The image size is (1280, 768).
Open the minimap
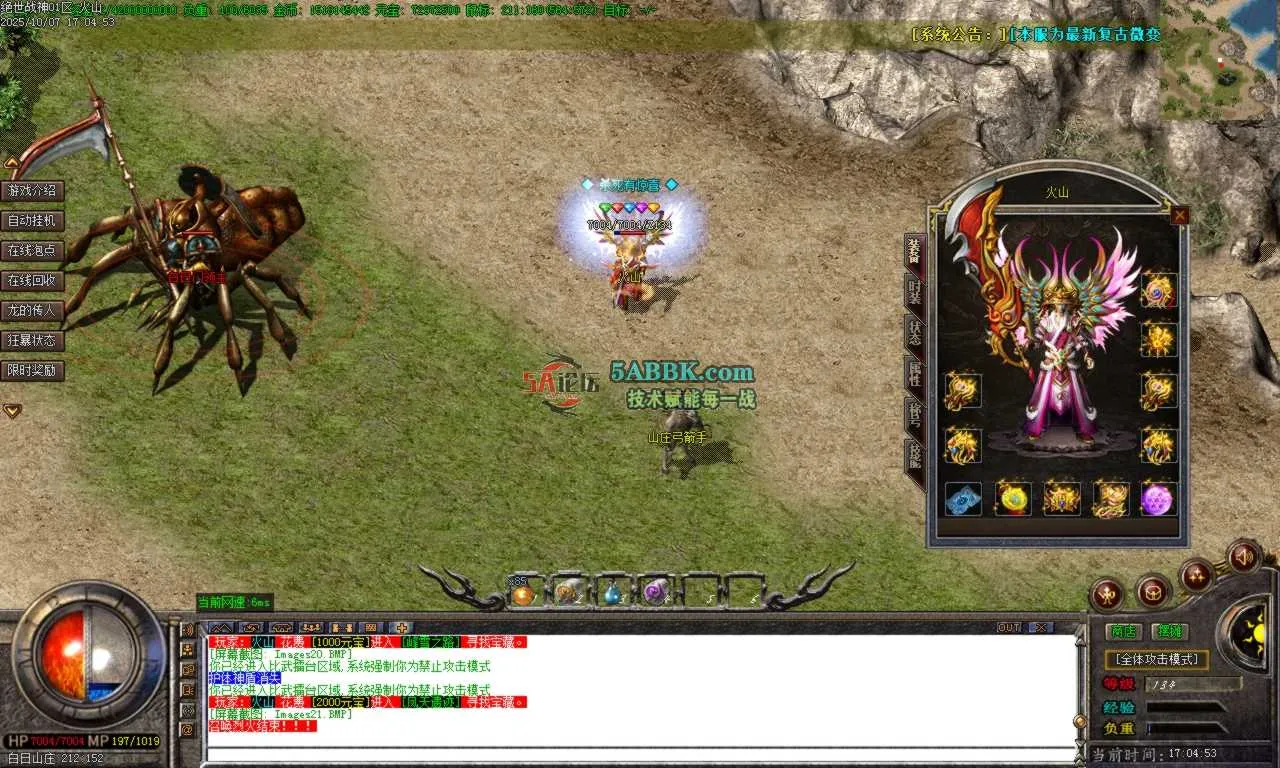(1219, 60)
